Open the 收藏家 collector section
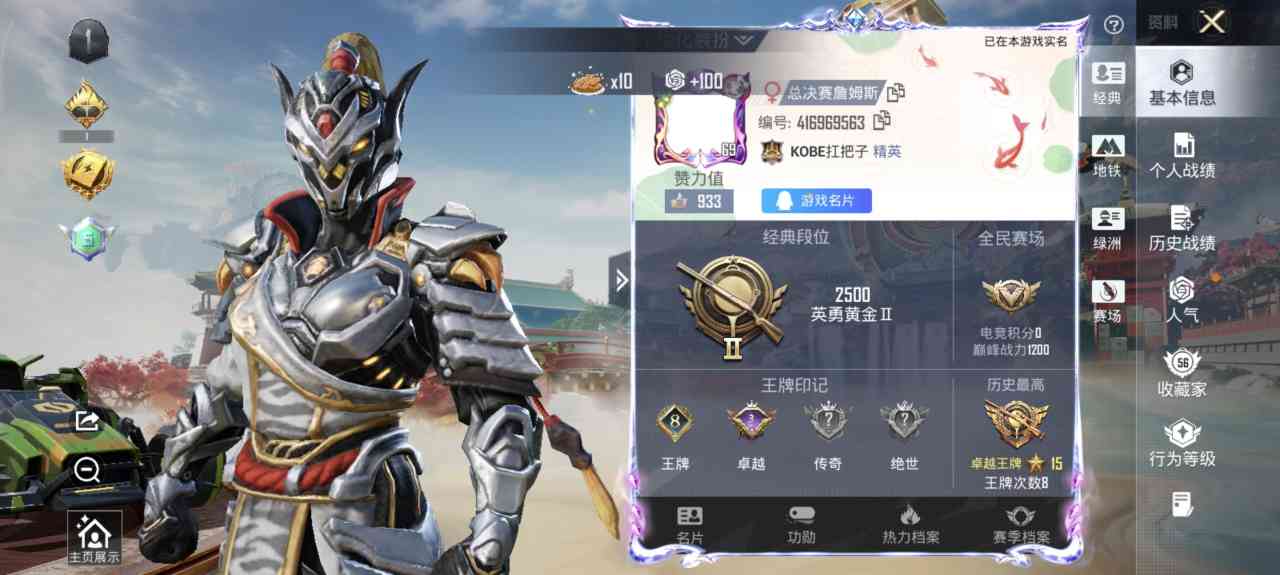 (x=1182, y=375)
